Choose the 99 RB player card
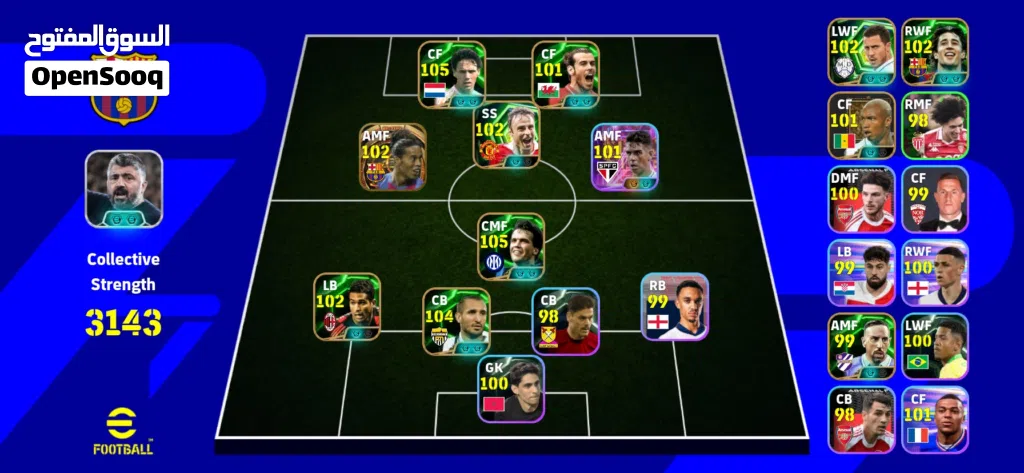 pyautogui.click(x=674, y=306)
